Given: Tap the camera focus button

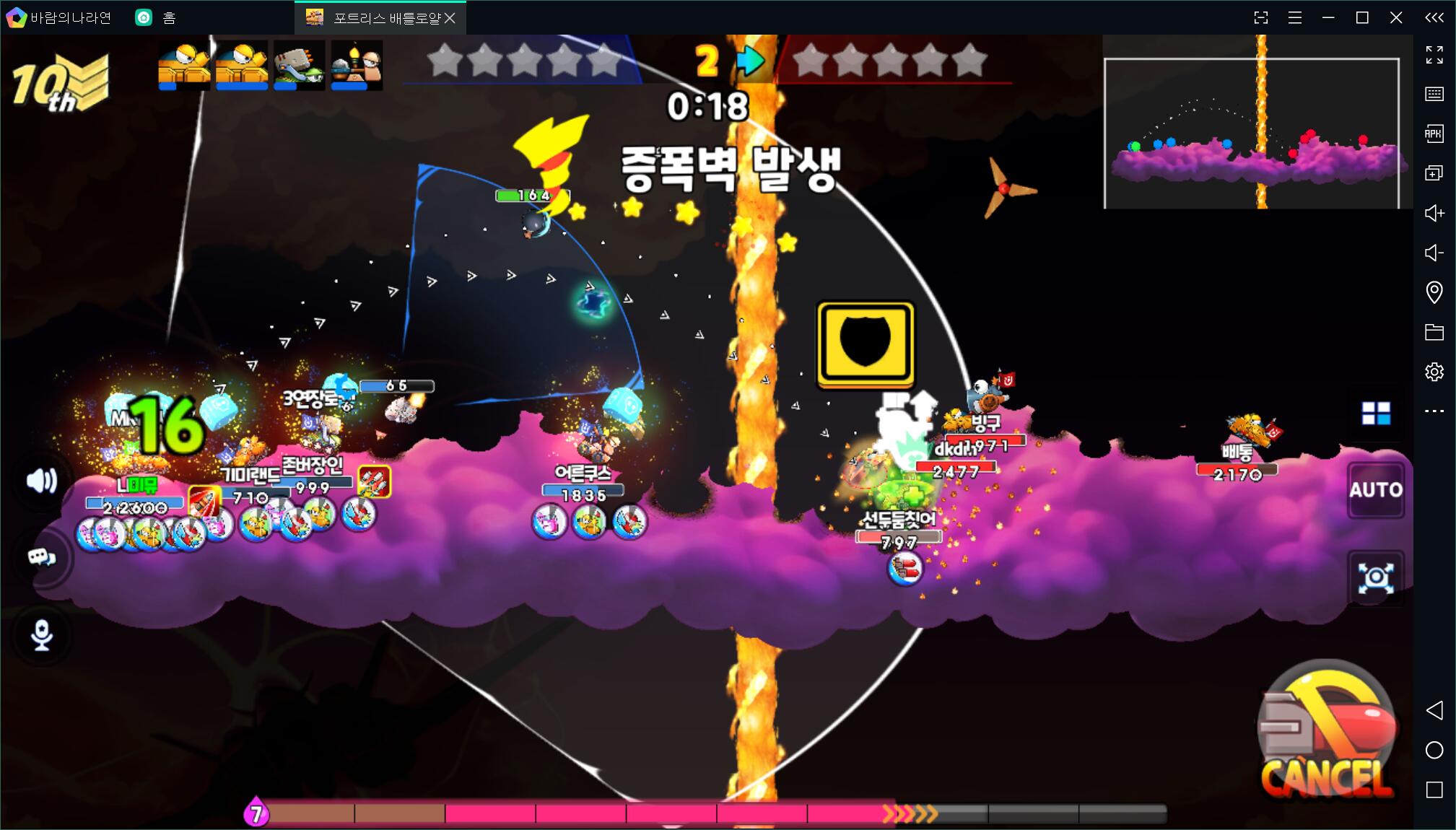Looking at the screenshot, I should pyautogui.click(x=1376, y=577).
